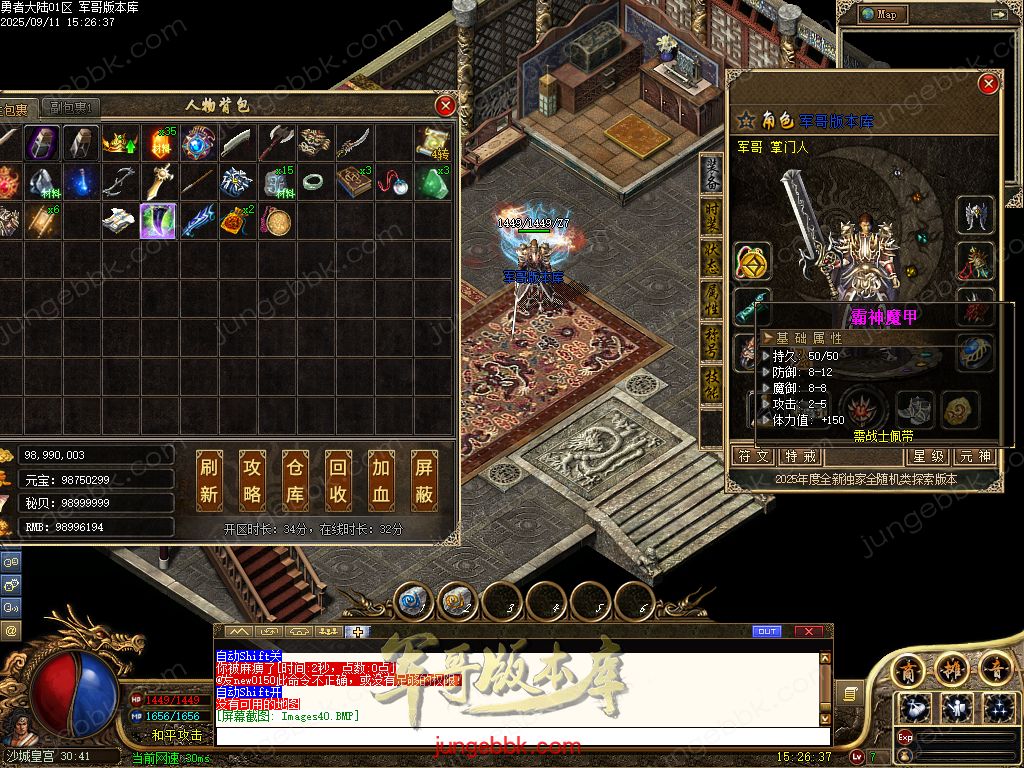Click the chat window OUT button

[767, 631]
